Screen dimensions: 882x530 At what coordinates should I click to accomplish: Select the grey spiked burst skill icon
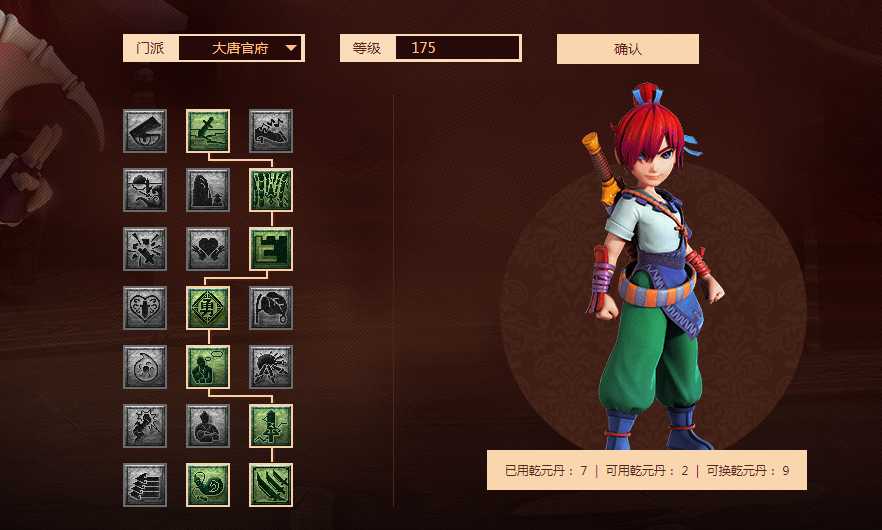271,367
